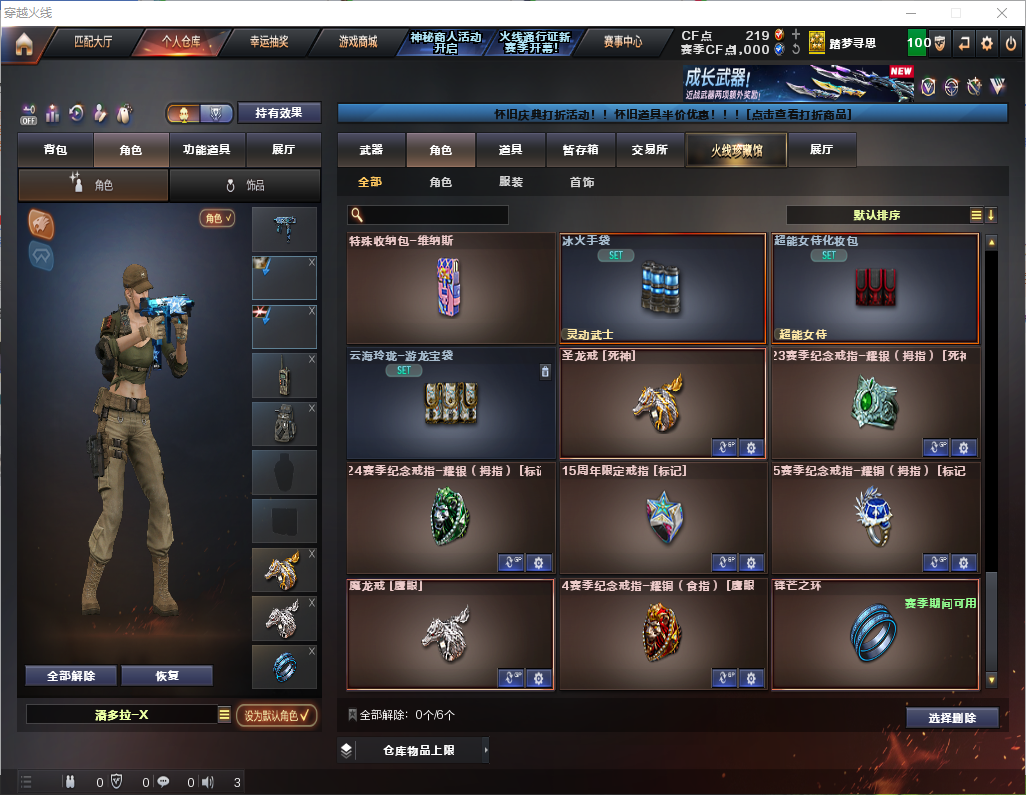Select the 道具 items tab
1026x795 pixels.
(510, 150)
